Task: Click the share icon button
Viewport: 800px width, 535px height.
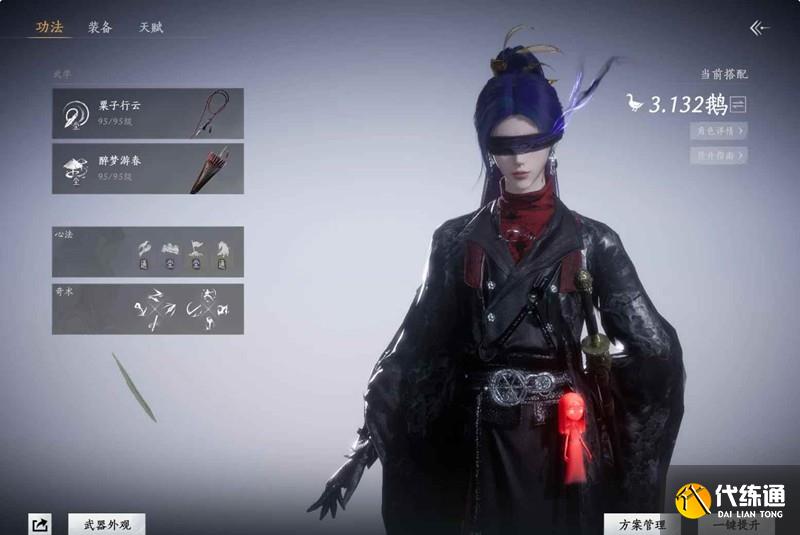Action: pyautogui.click(x=40, y=523)
